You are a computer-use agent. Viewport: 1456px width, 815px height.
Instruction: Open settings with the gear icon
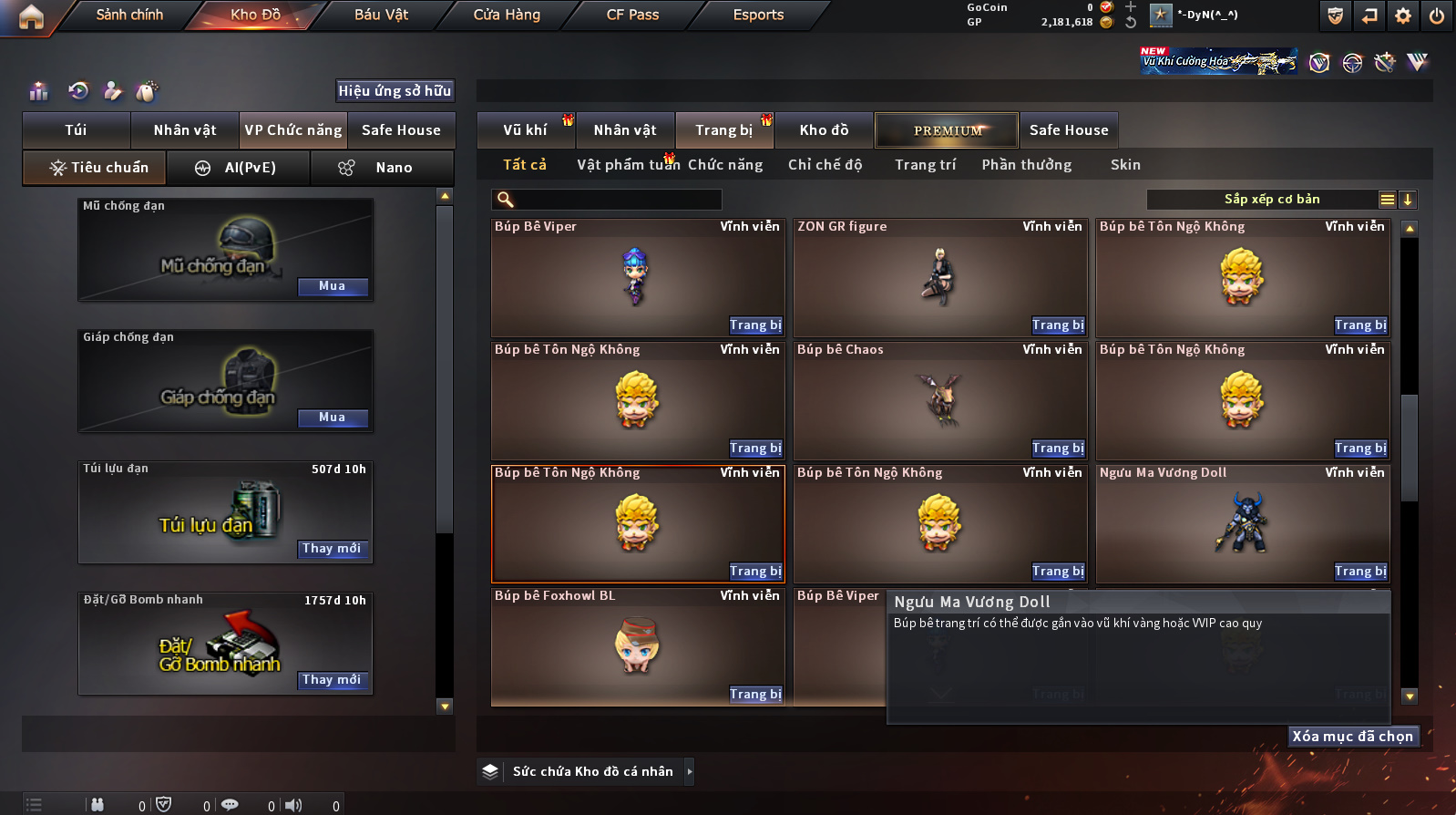[1403, 15]
